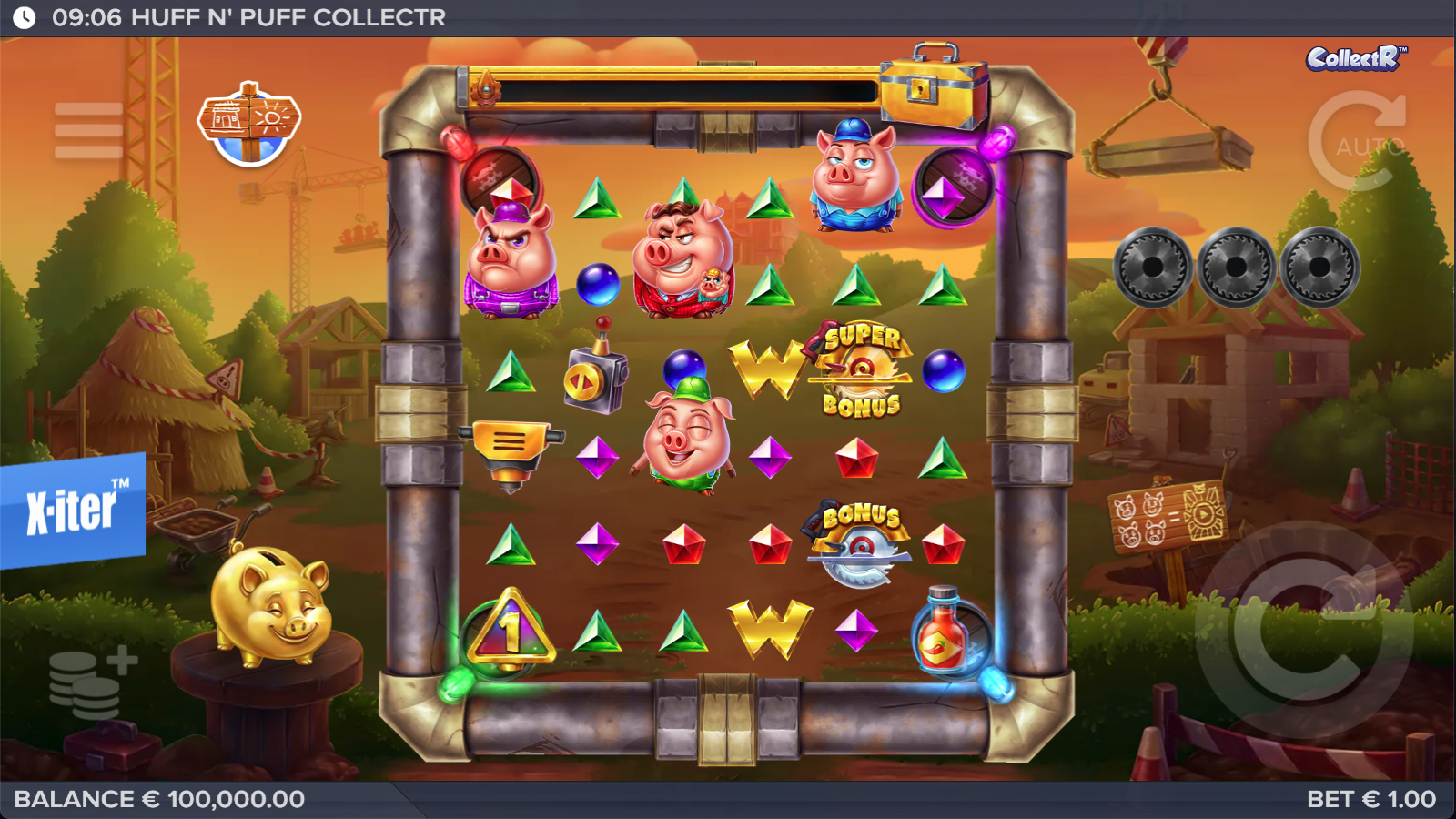
Task: Click the CollectR logo
Action: tap(1355, 59)
